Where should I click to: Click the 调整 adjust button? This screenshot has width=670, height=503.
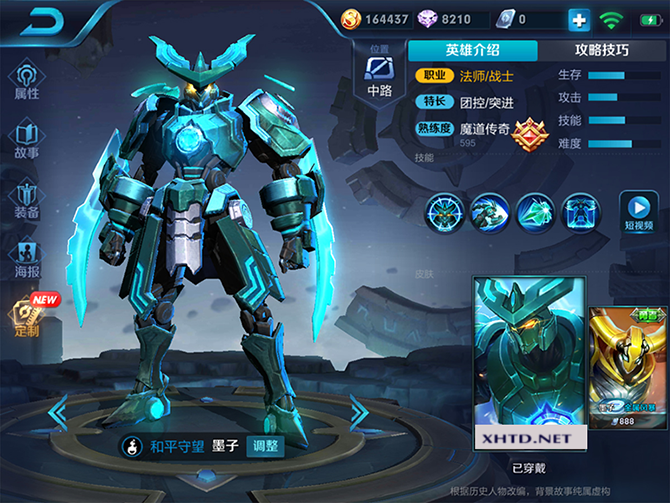click(x=266, y=447)
